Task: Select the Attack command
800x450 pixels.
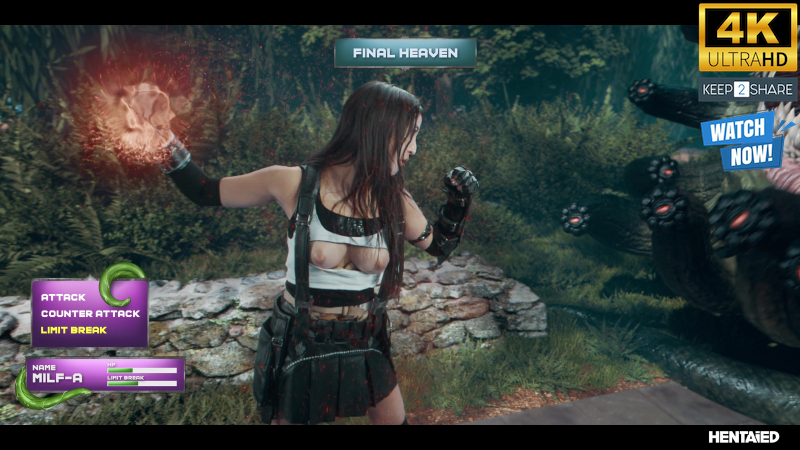Action: tap(63, 297)
